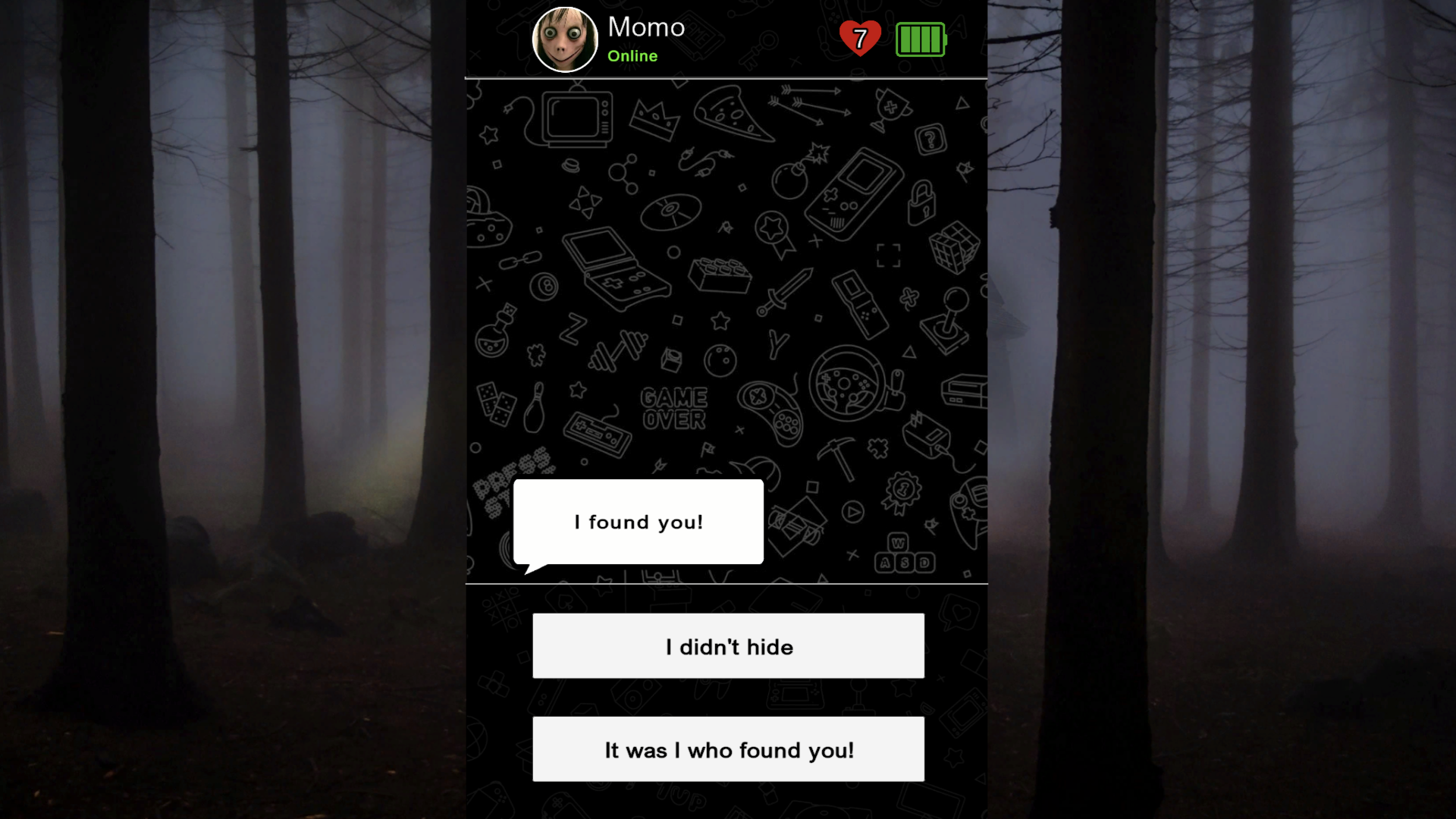Click the heart health counter showing 7
Viewport: 1456px width, 819px height.
tap(859, 37)
